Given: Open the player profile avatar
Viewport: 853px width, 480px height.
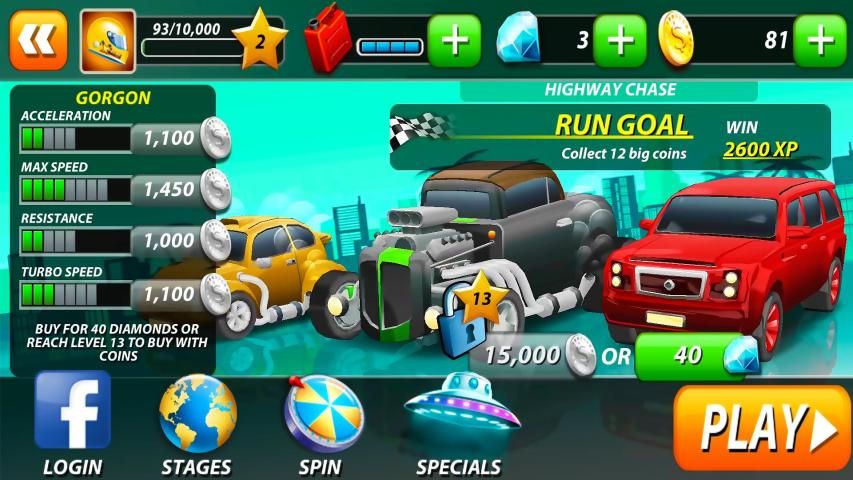Looking at the screenshot, I should (107, 40).
